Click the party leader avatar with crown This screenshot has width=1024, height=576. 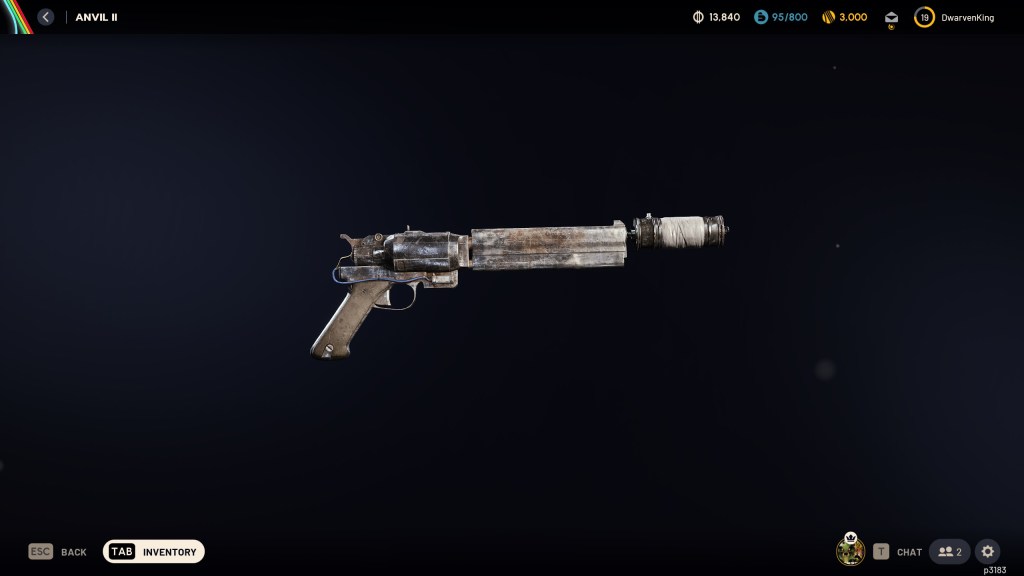point(850,551)
